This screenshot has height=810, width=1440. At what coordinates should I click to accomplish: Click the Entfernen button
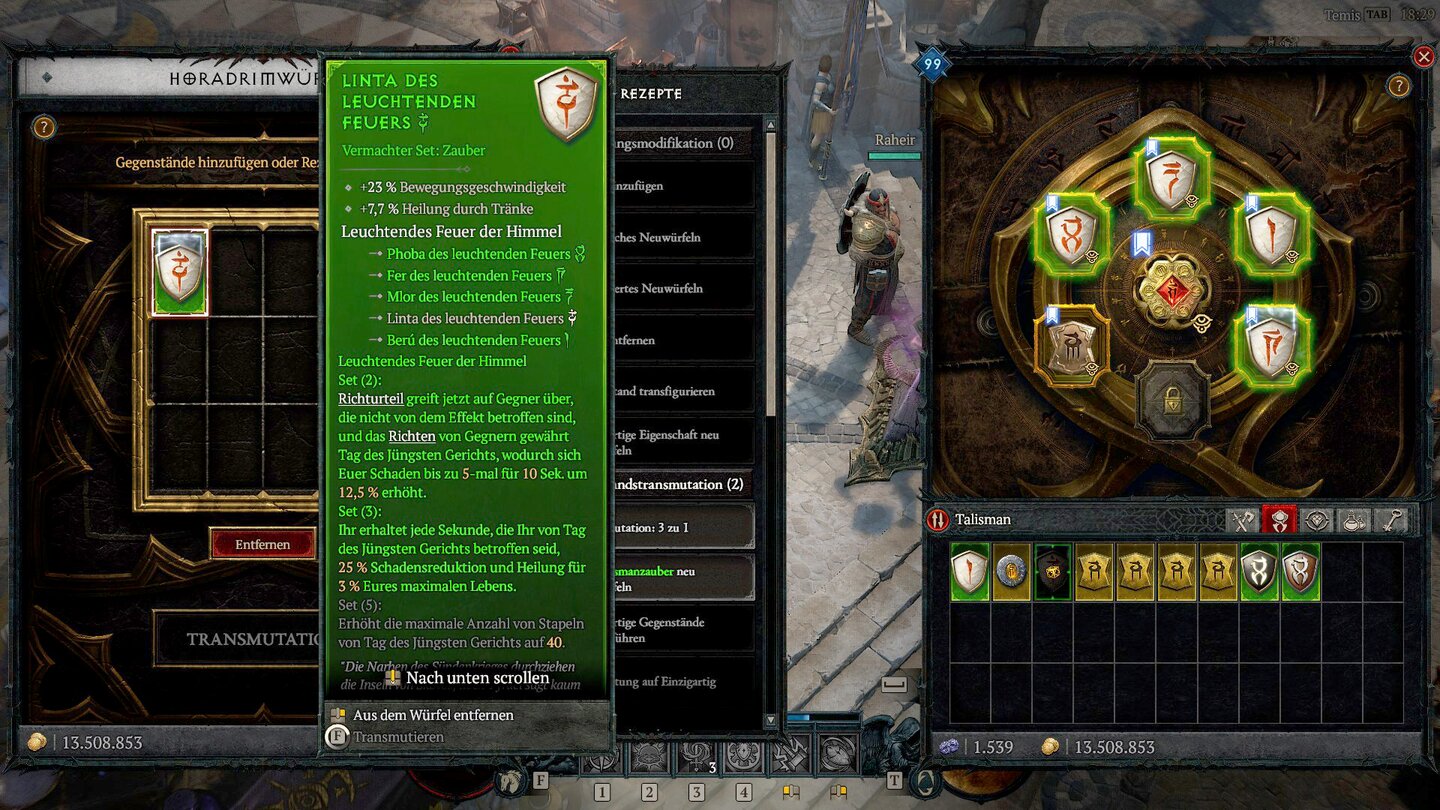[x=262, y=544]
